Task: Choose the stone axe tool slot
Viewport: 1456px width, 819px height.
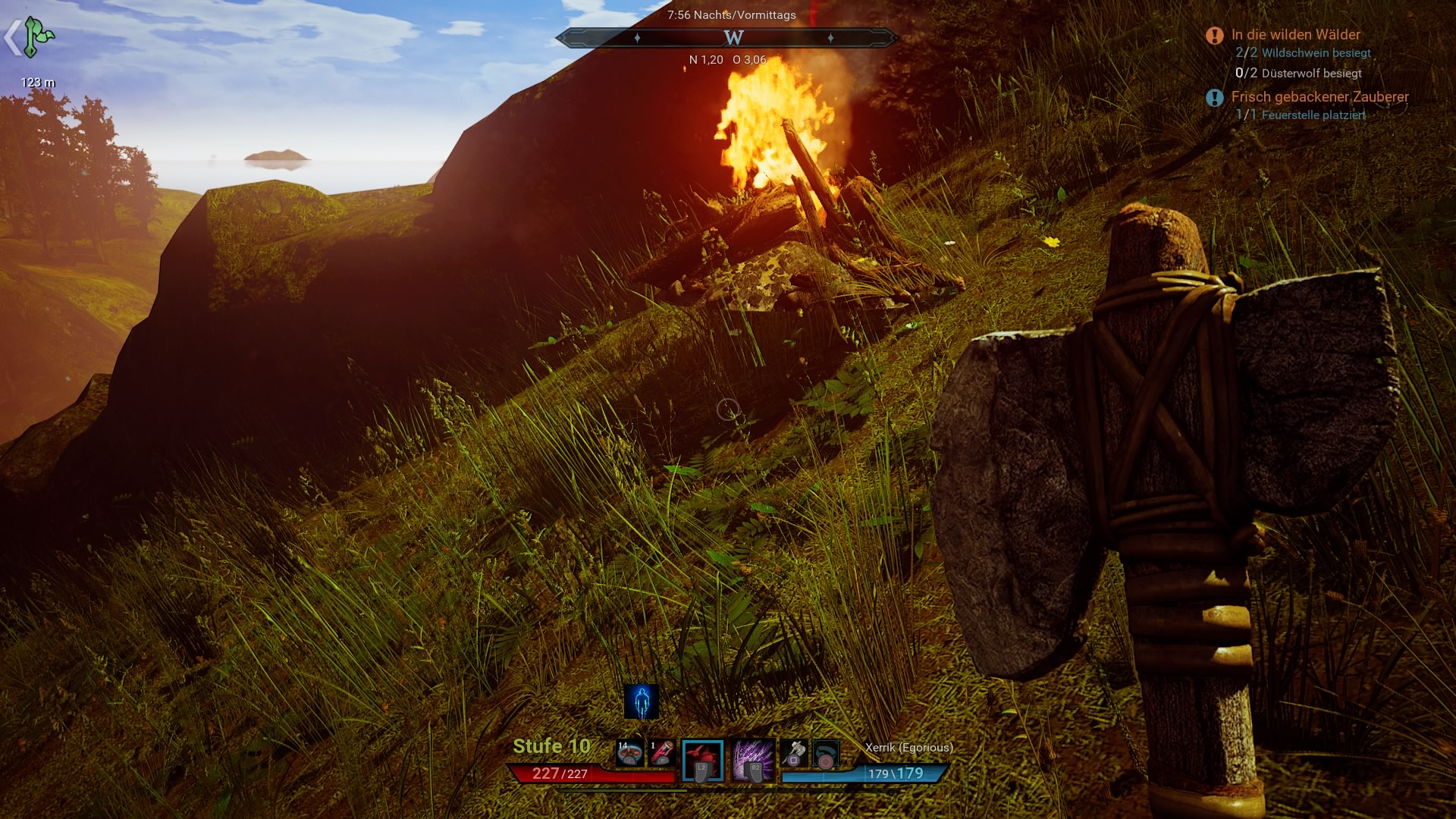Action: tap(793, 753)
